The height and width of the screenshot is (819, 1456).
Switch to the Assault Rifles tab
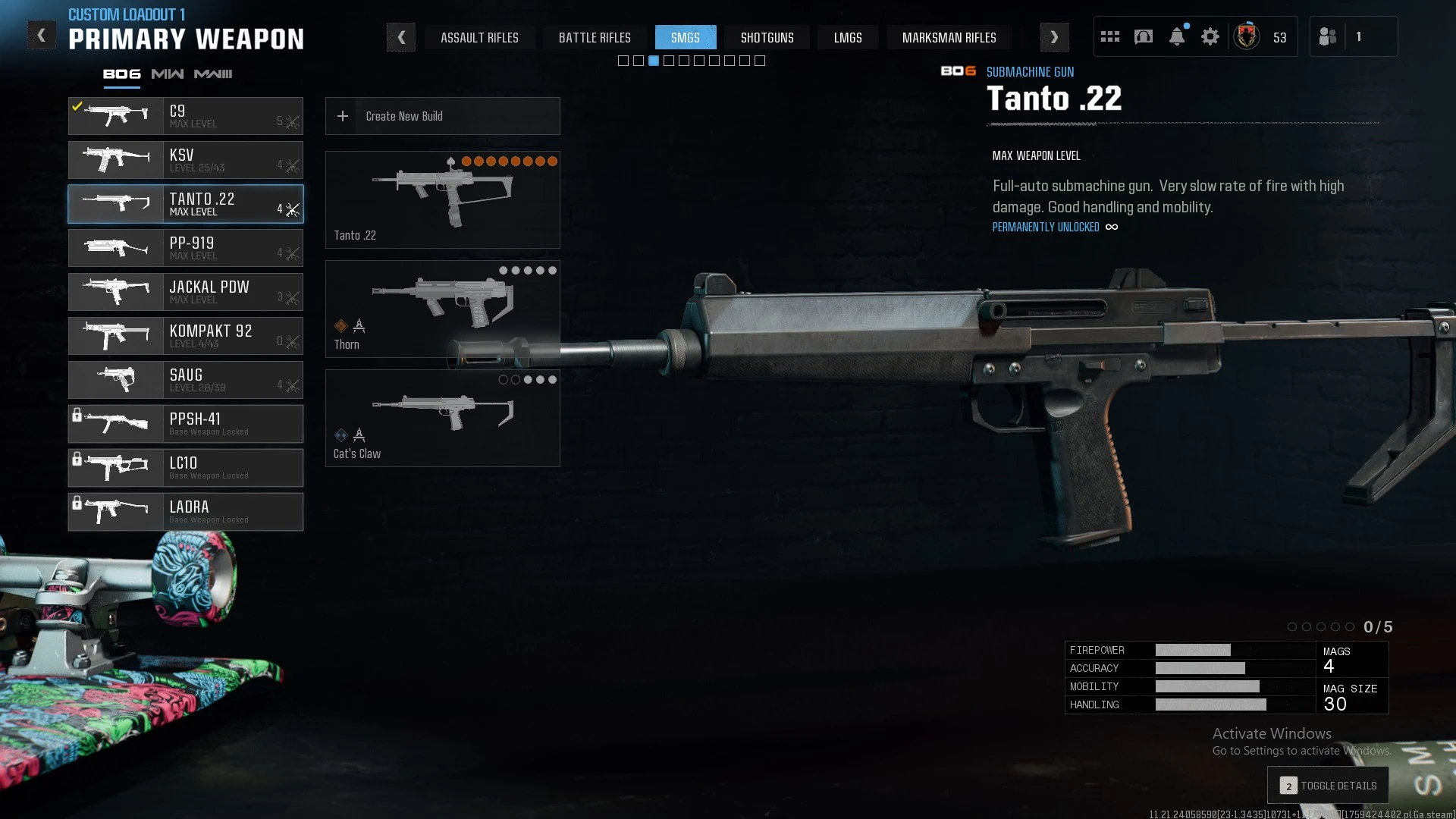[x=479, y=37]
